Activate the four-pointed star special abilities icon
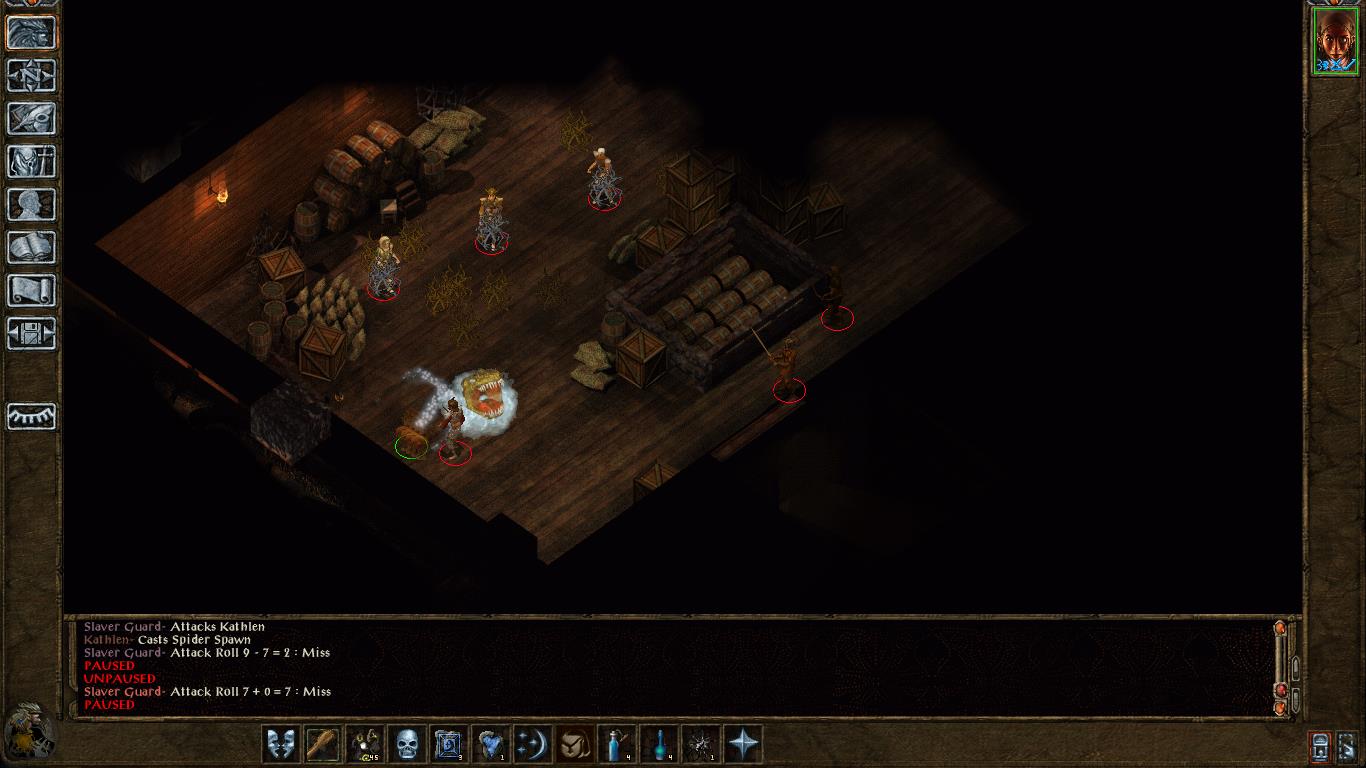The height and width of the screenshot is (768, 1366). tap(743, 744)
